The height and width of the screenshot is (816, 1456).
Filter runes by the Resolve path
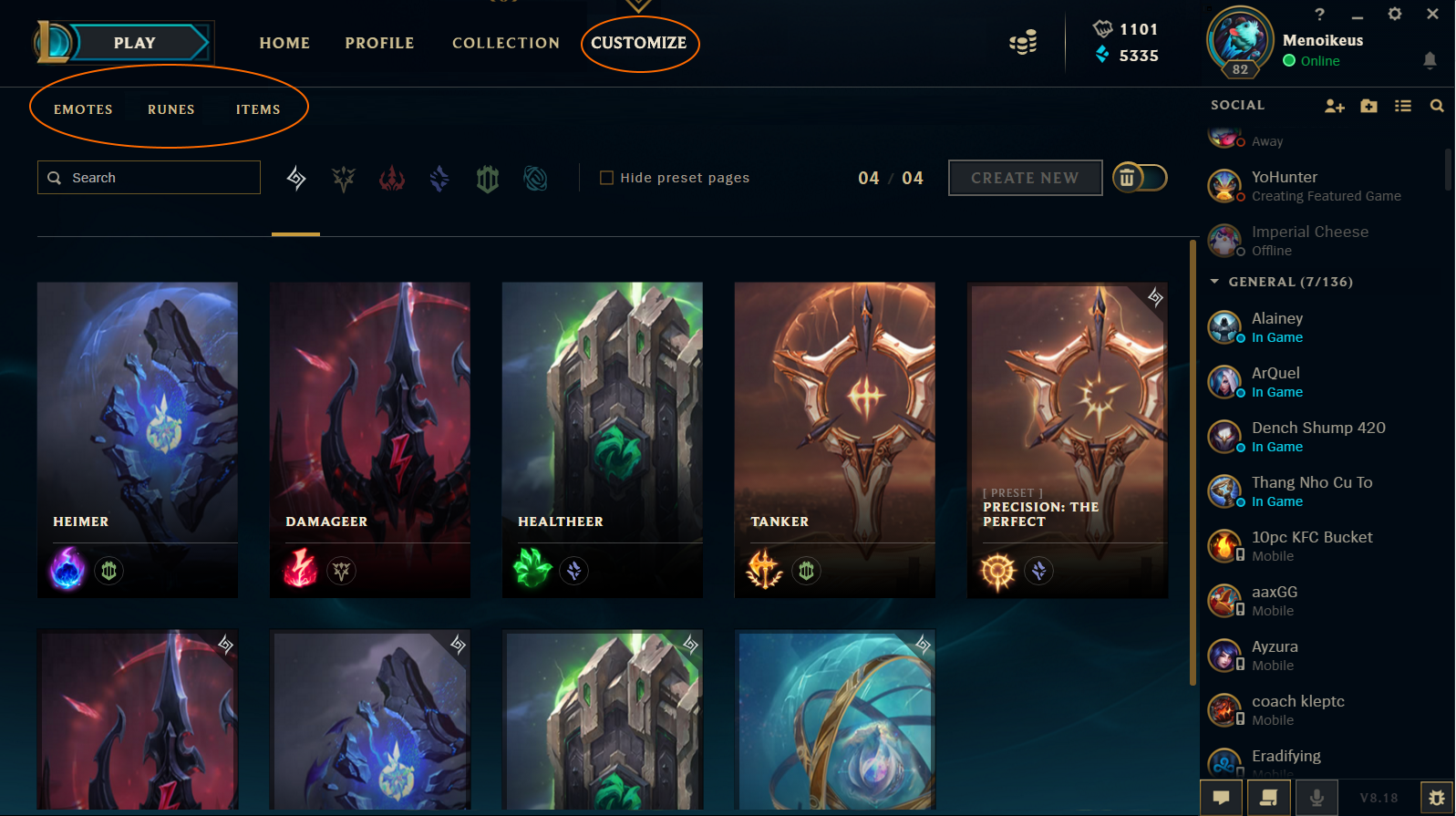[487, 179]
